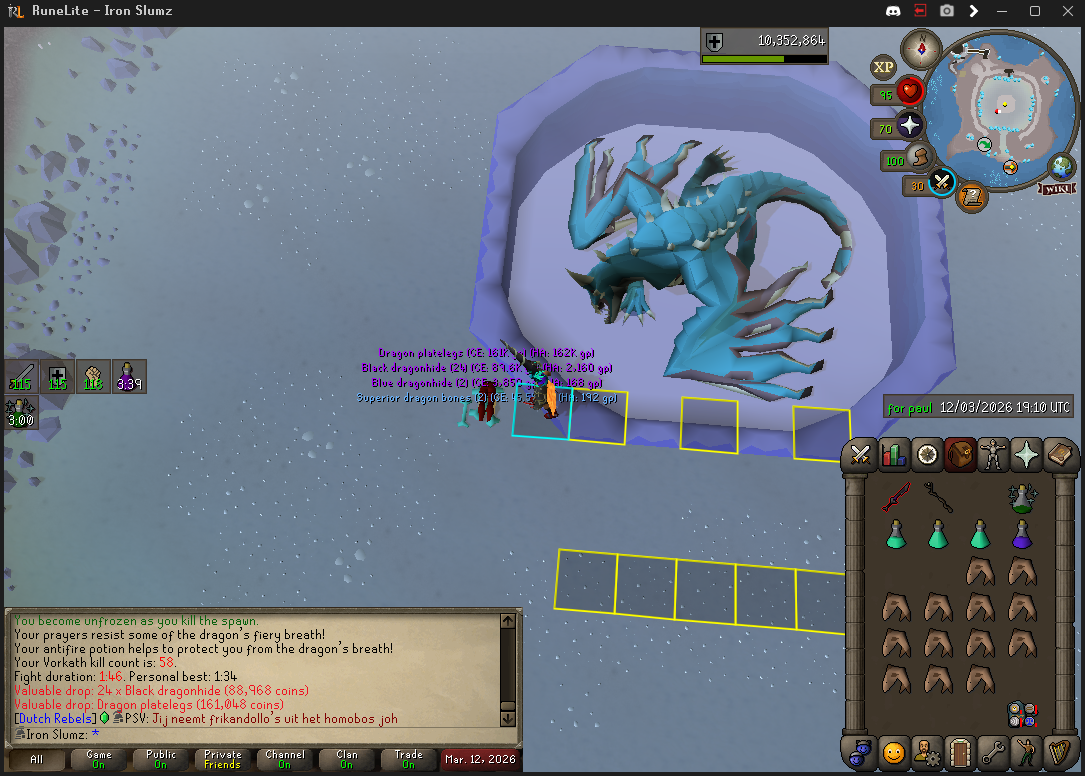Show the Worn Equipment tab
1085x776 pixels.
coord(995,455)
